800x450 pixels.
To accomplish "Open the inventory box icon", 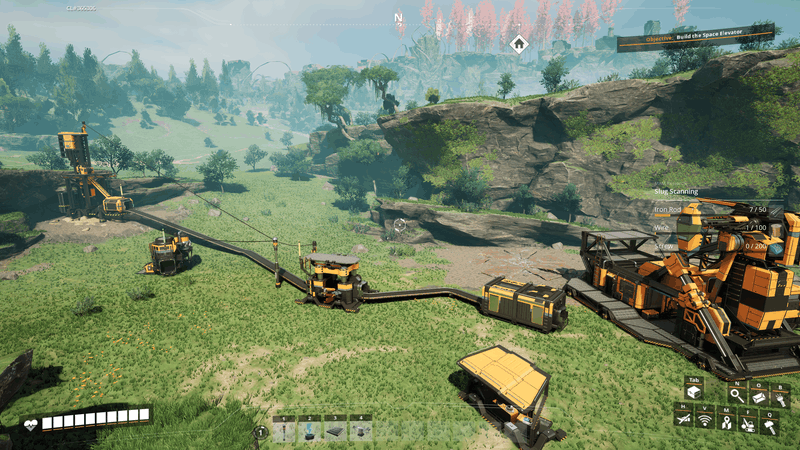I will (x=694, y=393).
